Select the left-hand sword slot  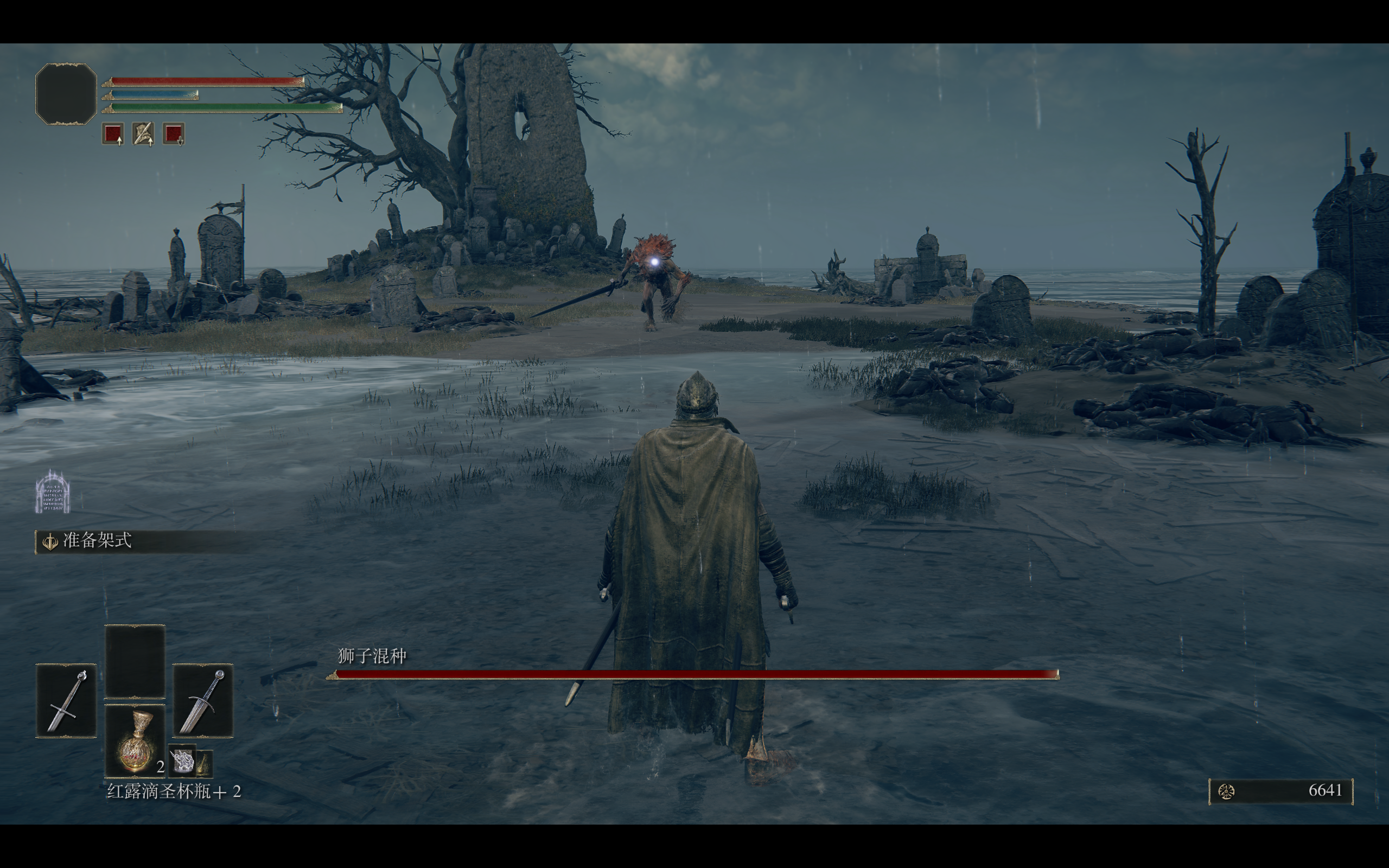pos(66,700)
